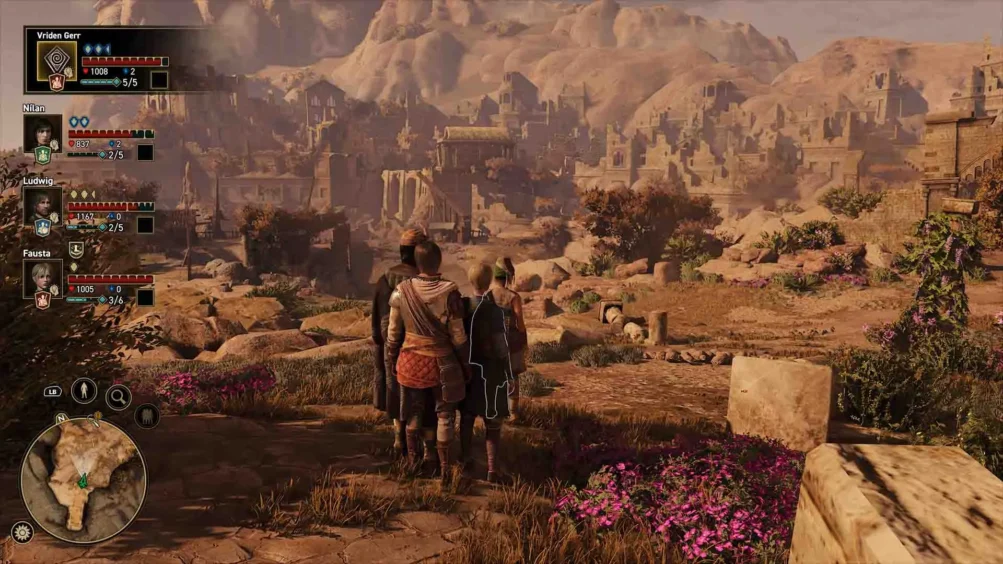The height and width of the screenshot is (564, 1003).
Task: Click the black square slot beside Vriden Gerr
Action: coord(159,80)
